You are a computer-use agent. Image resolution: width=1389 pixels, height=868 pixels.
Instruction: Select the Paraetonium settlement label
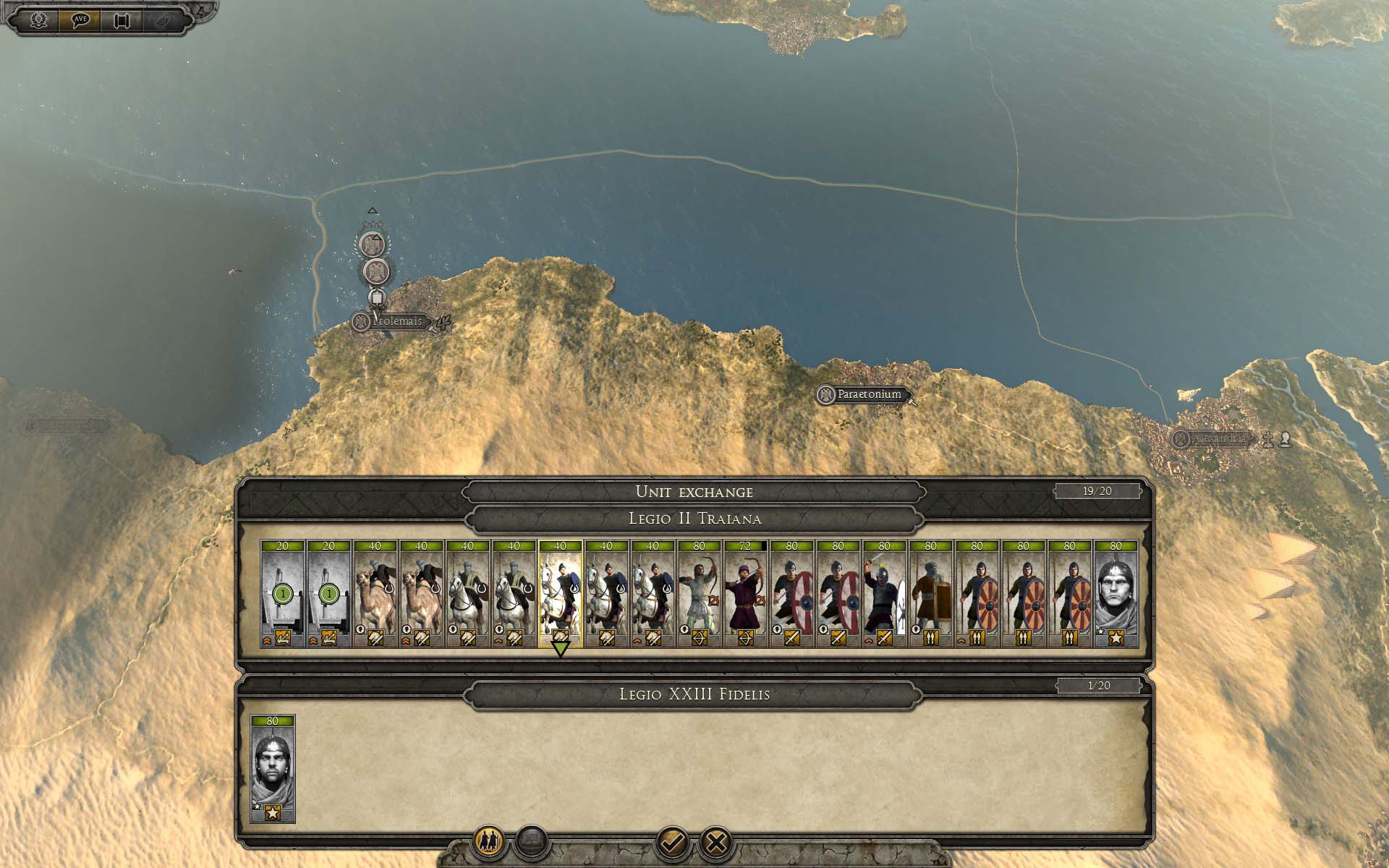point(869,395)
